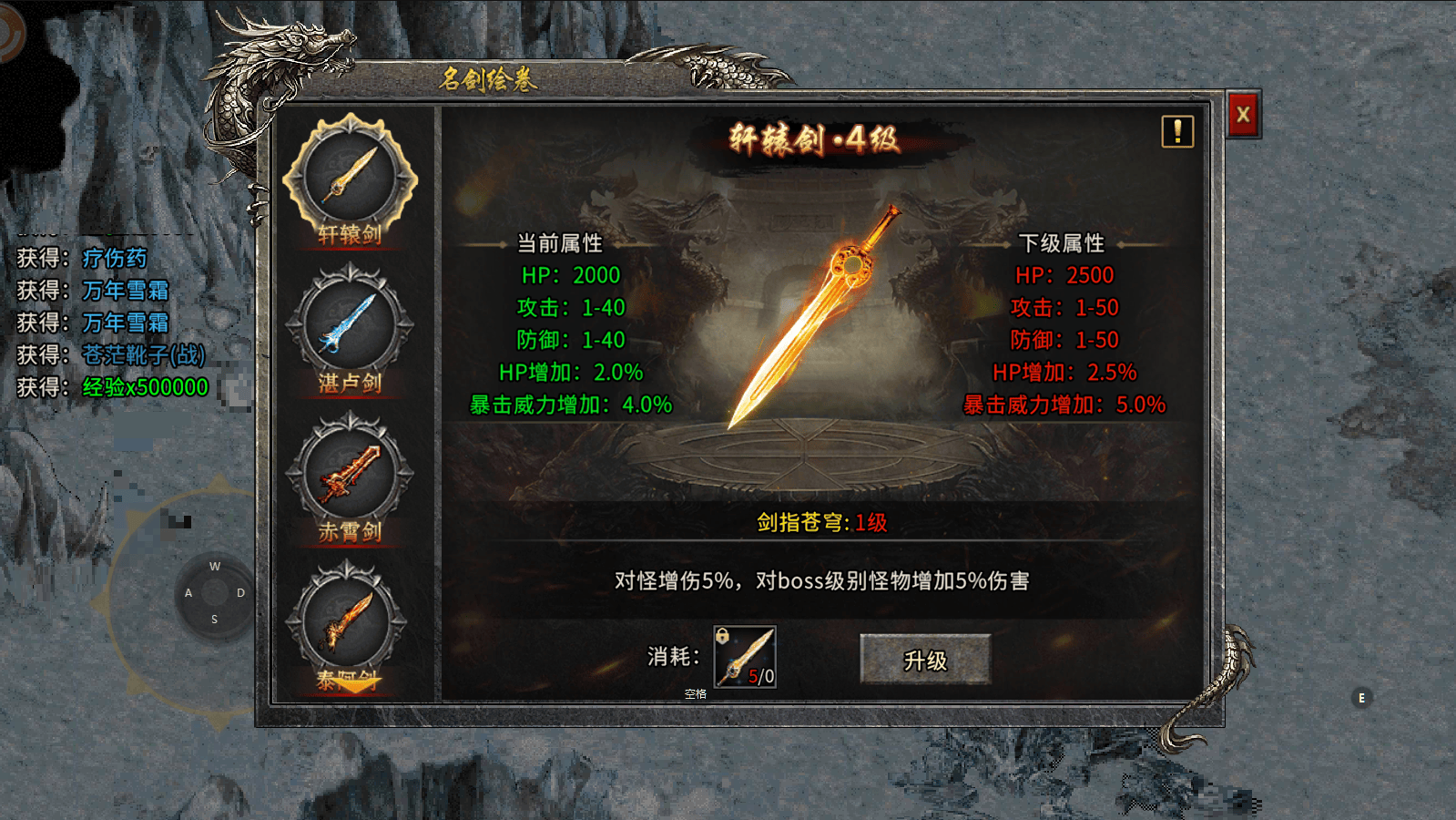Click 经验x500000 reward text in chat
Screen dimensions: 1456x820
coord(146,388)
